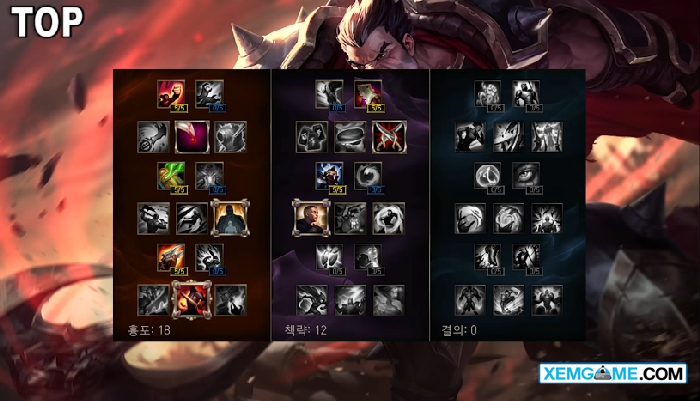Image resolution: width=700 pixels, height=401 pixels.
Task: Select the gold-framed face portrait mastery
Action: pyautogui.click(x=309, y=216)
